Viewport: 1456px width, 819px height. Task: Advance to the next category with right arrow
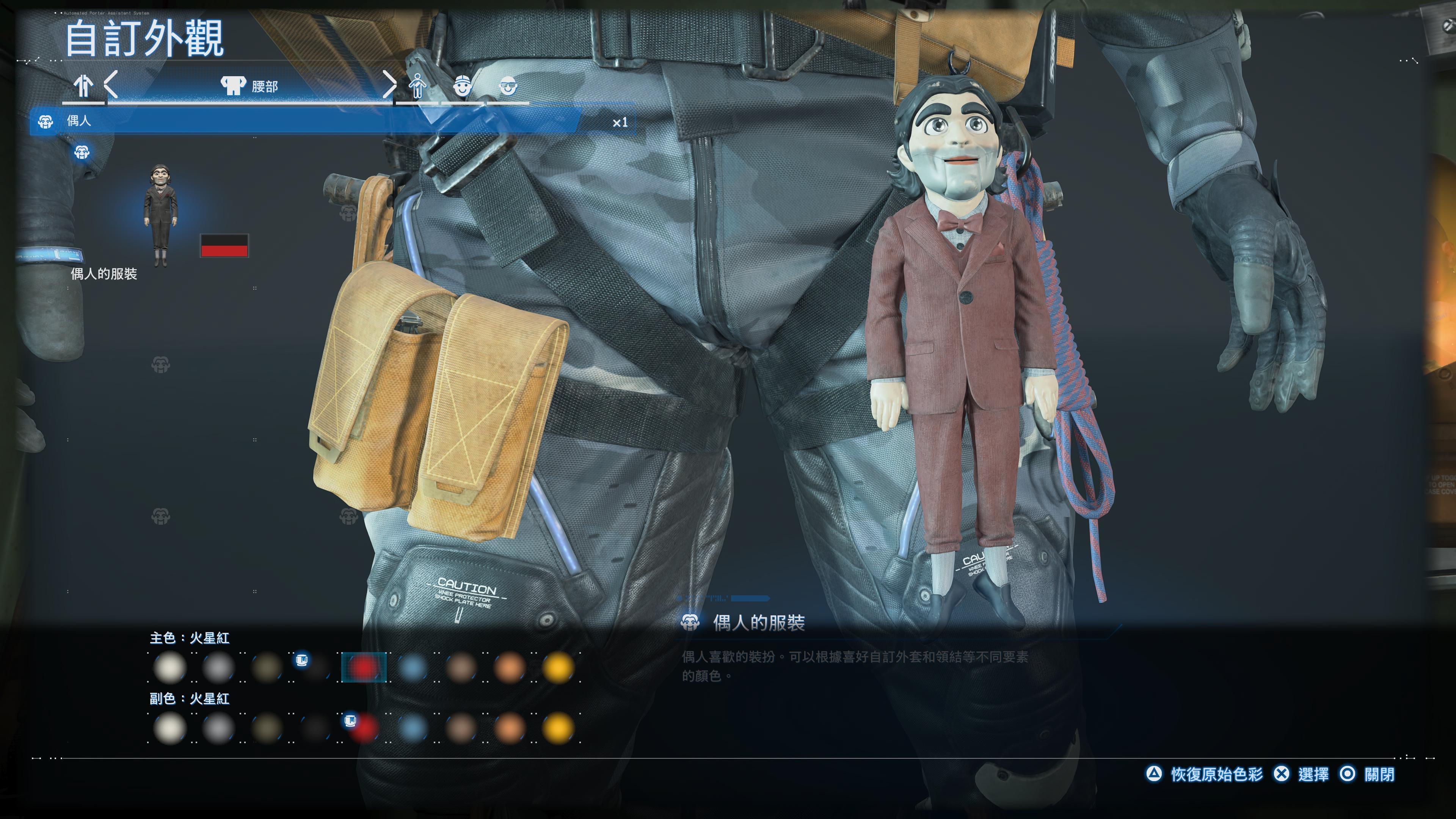coord(389,85)
